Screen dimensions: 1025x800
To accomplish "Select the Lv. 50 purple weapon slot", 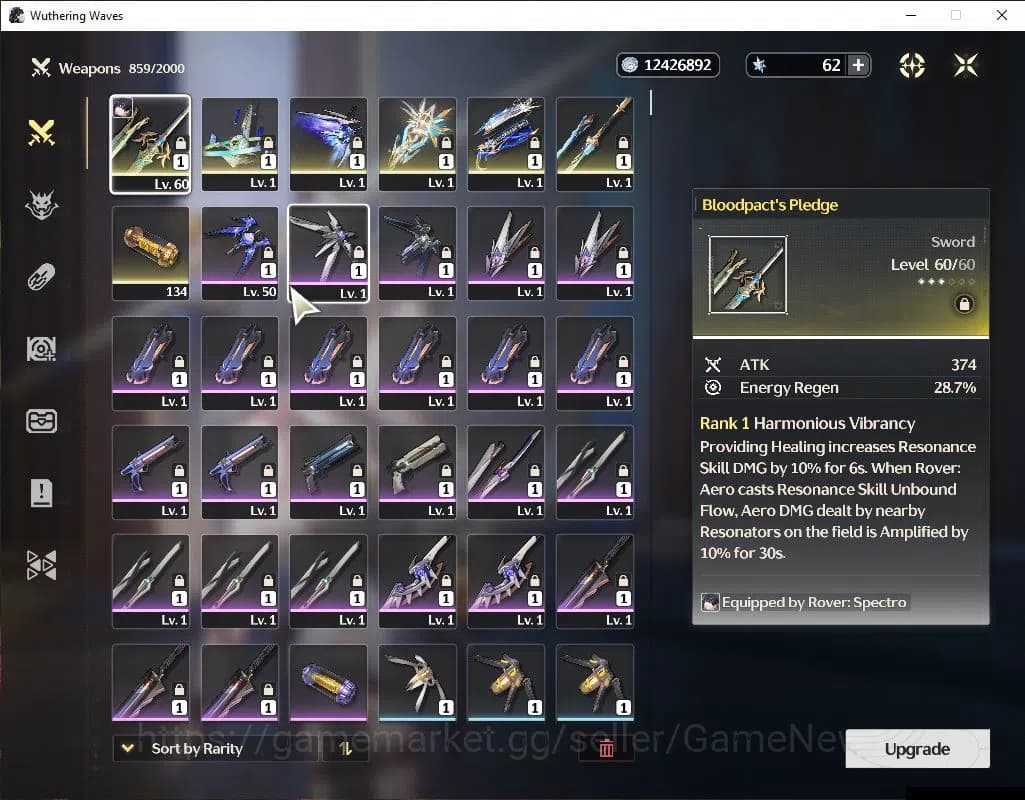I will [240, 253].
